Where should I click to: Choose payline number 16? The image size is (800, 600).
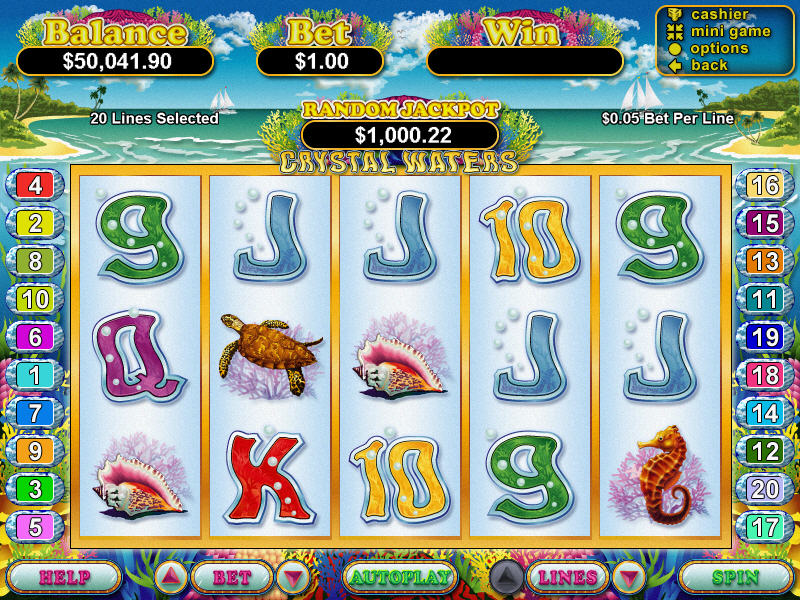click(765, 185)
